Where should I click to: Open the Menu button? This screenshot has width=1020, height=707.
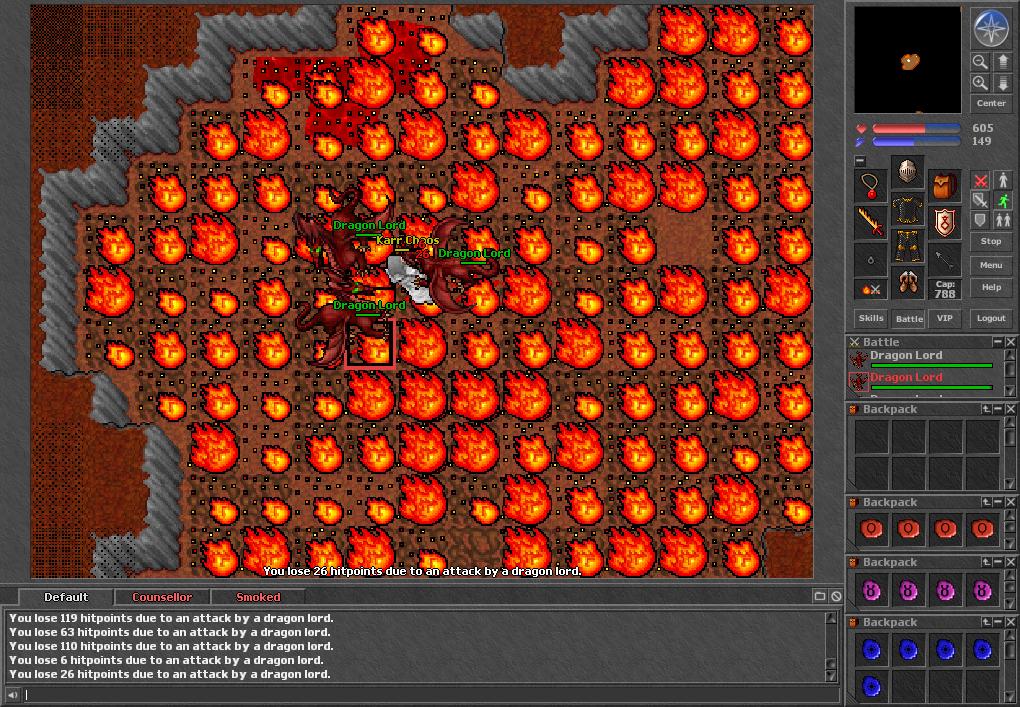(990, 265)
